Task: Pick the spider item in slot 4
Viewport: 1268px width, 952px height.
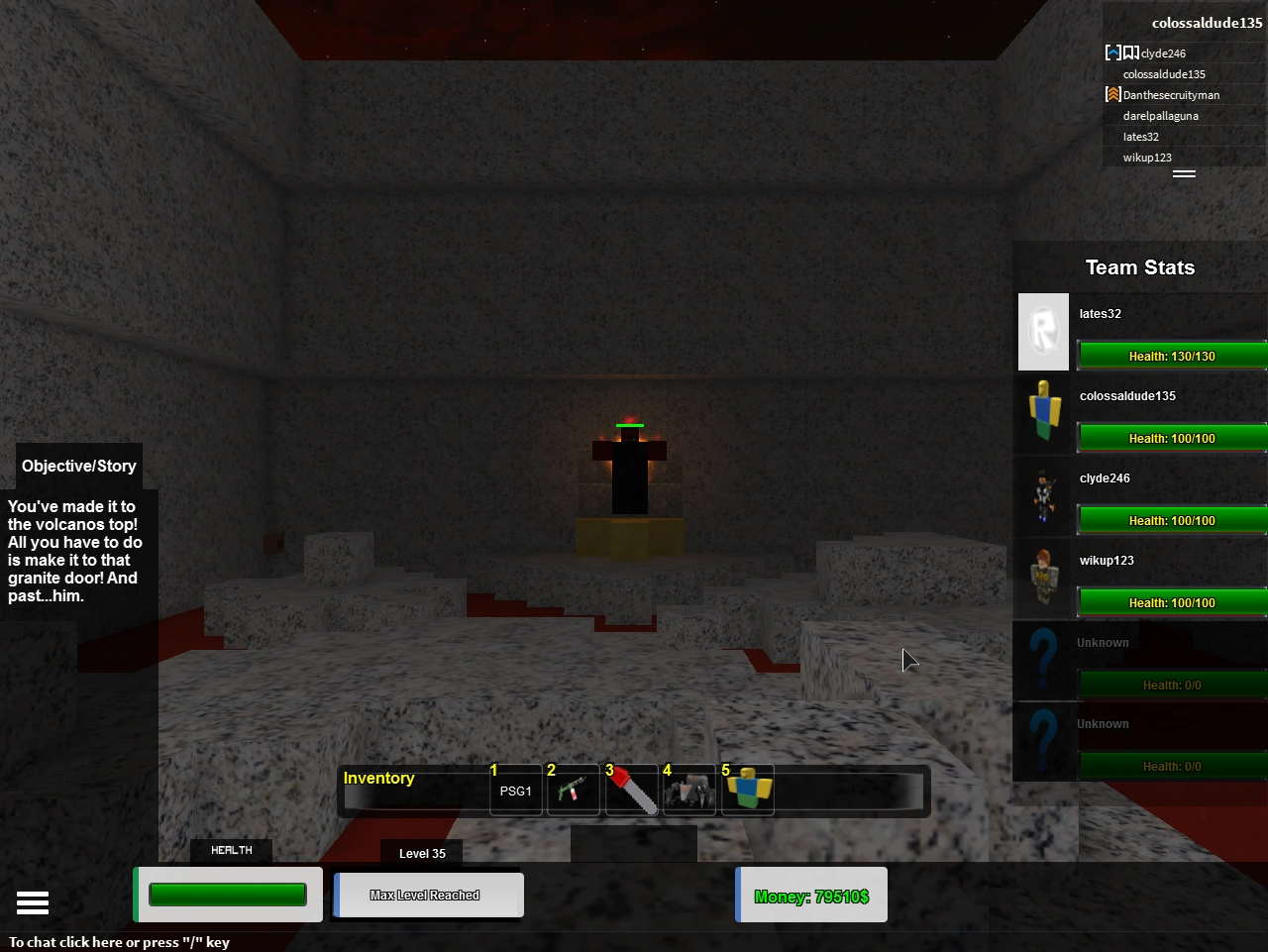Action: click(688, 790)
